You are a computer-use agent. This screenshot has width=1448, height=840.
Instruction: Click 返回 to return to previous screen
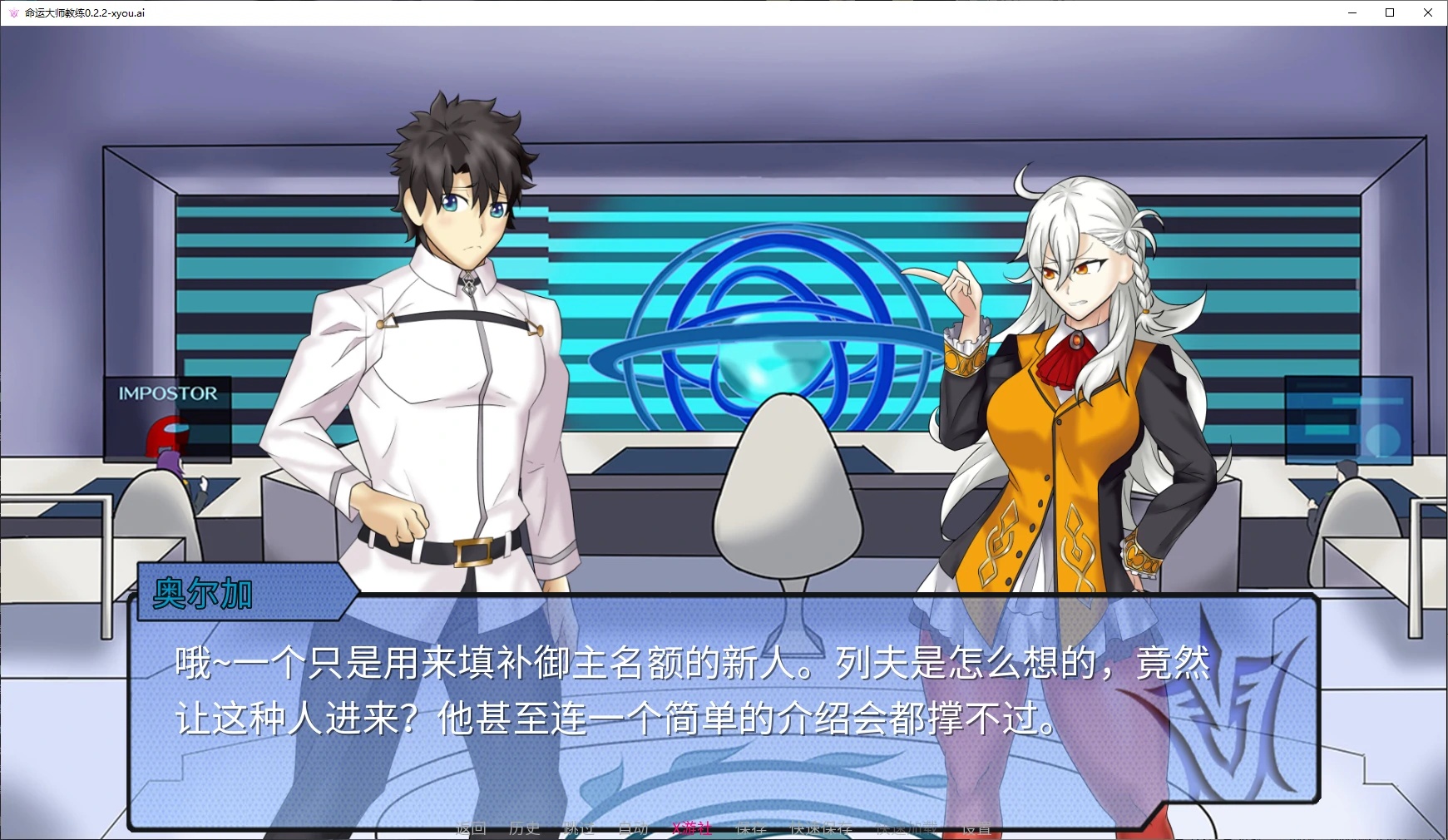(470, 828)
